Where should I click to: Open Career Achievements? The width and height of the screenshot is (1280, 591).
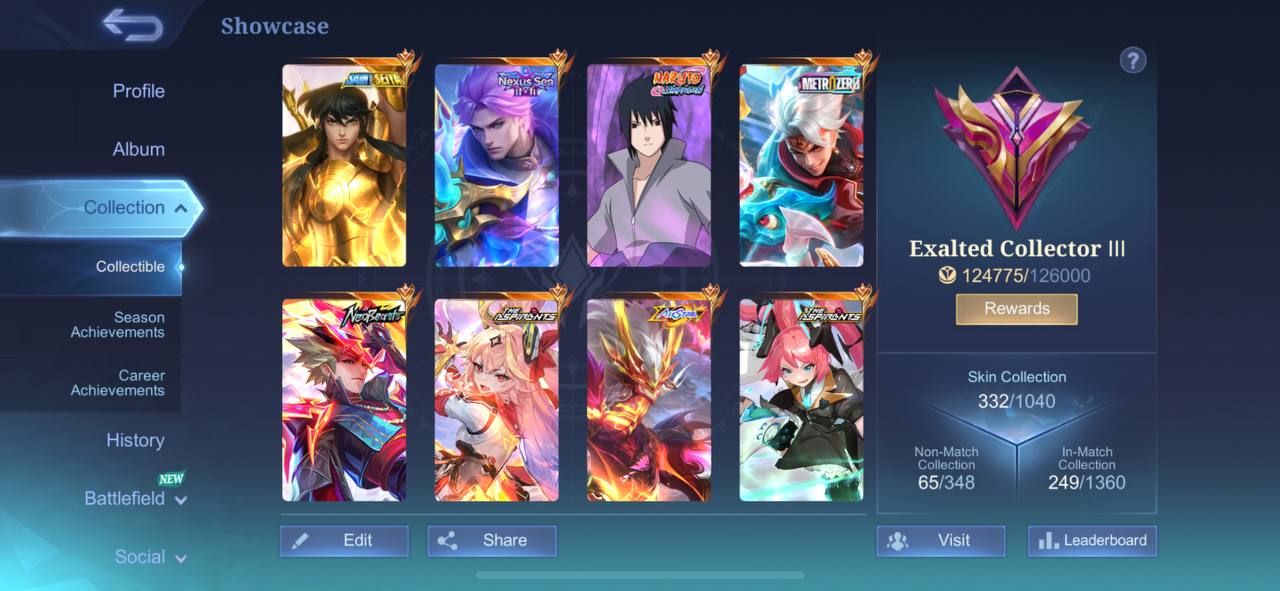(117, 383)
